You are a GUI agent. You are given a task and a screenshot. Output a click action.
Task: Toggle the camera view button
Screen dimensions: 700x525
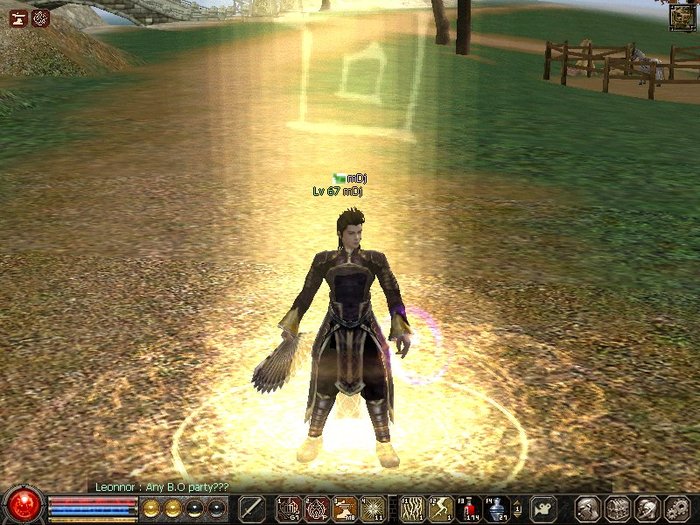[543, 509]
